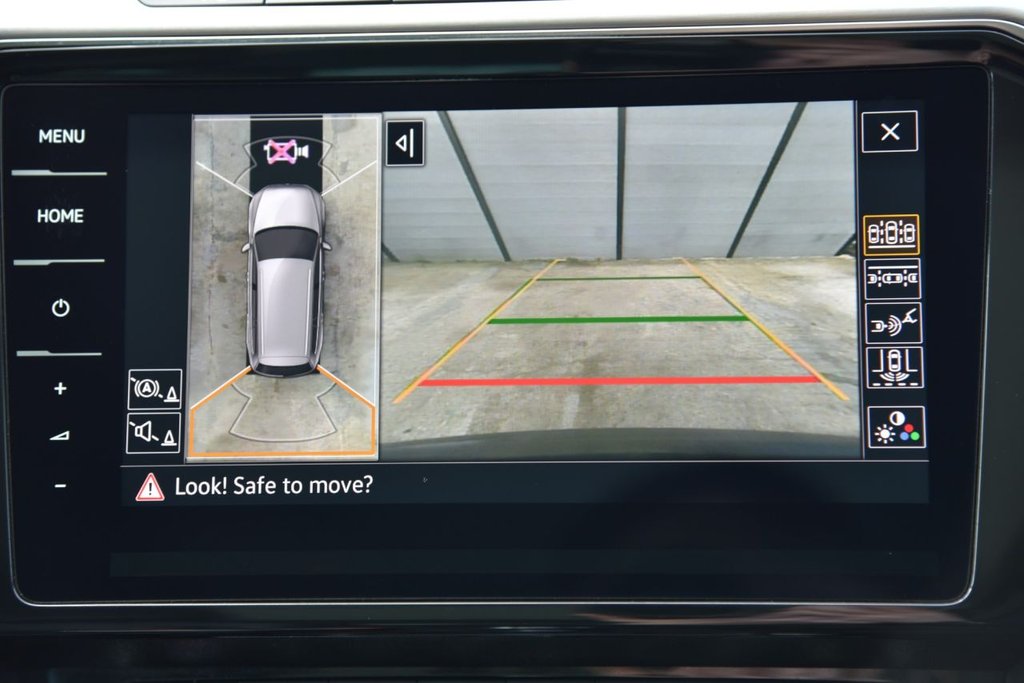Mute the parking sensor sound
The height and width of the screenshot is (683, 1024).
tap(154, 433)
